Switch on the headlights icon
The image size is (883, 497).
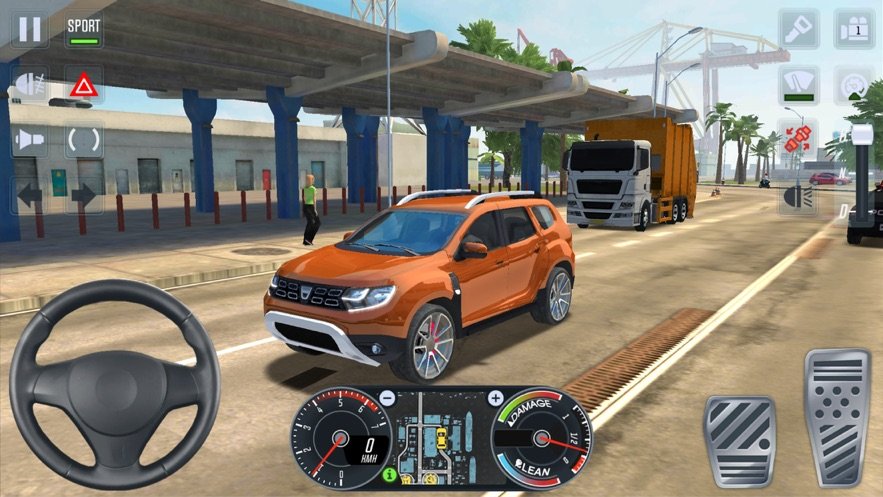799,196
